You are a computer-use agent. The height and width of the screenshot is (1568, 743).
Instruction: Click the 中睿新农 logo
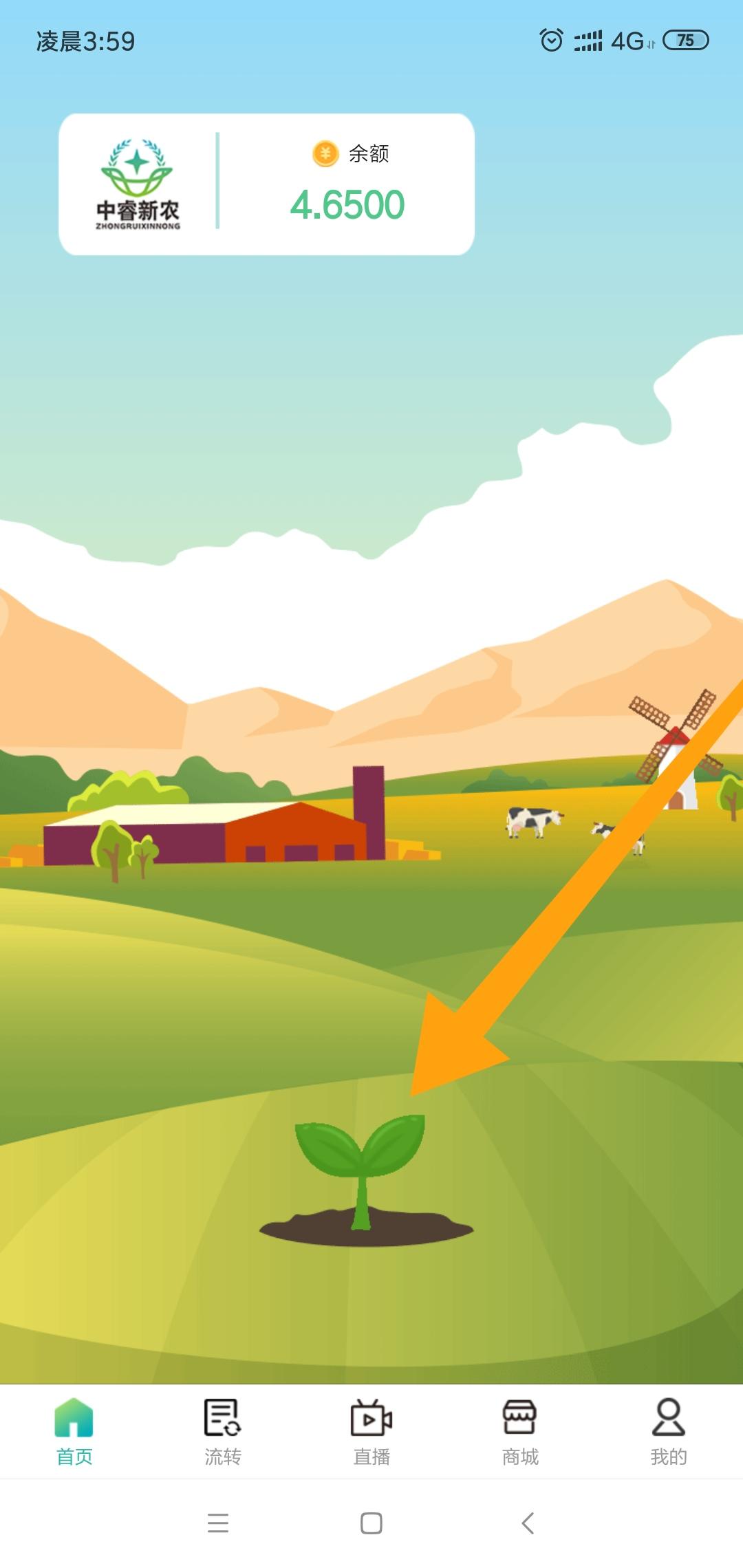[x=138, y=184]
